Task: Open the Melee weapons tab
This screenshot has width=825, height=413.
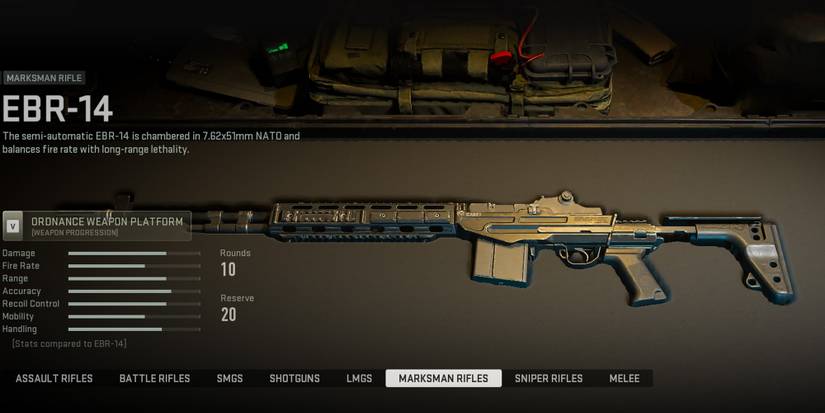Action: point(625,379)
